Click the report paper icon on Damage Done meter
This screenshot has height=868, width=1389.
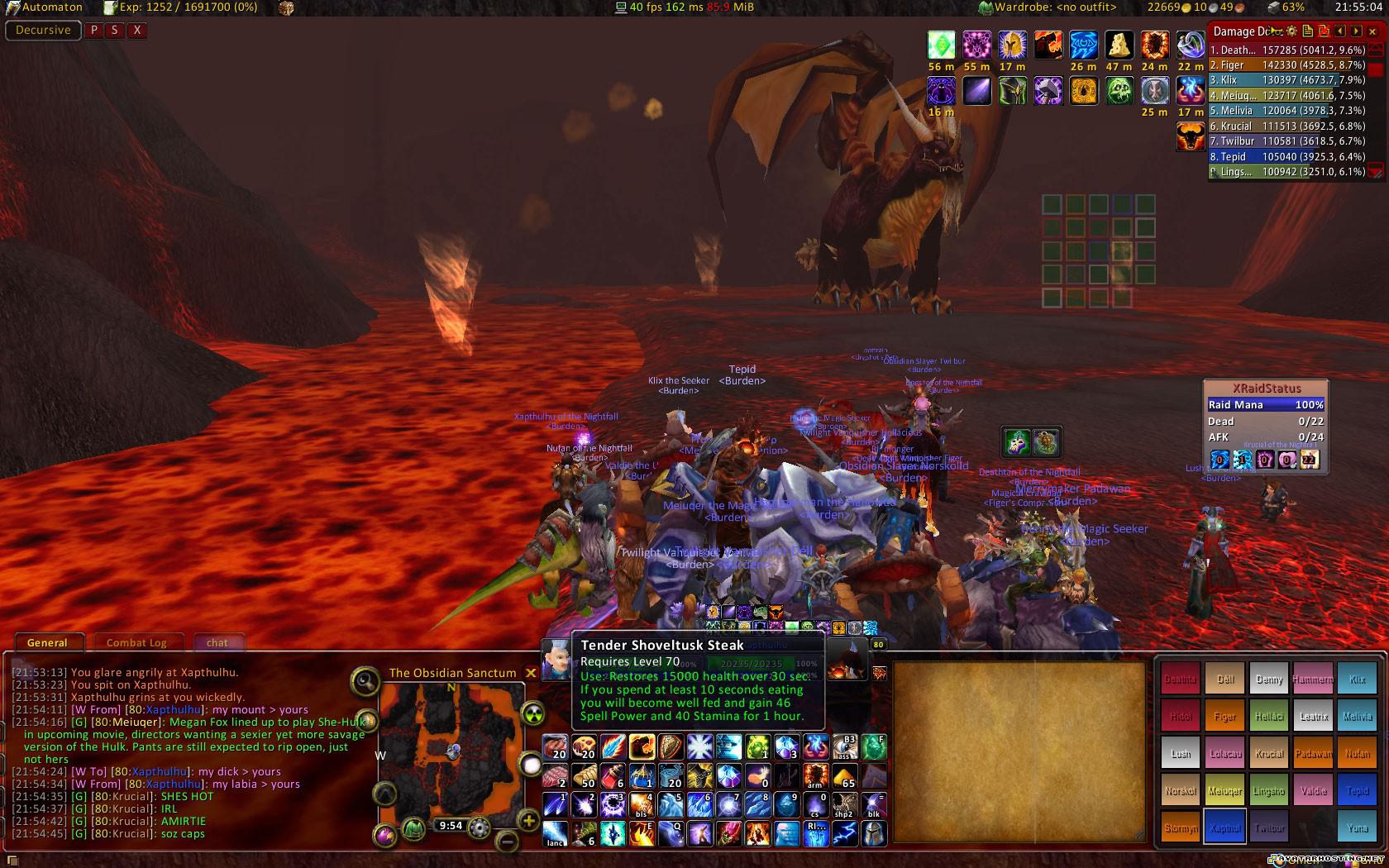tap(1308, 31)
